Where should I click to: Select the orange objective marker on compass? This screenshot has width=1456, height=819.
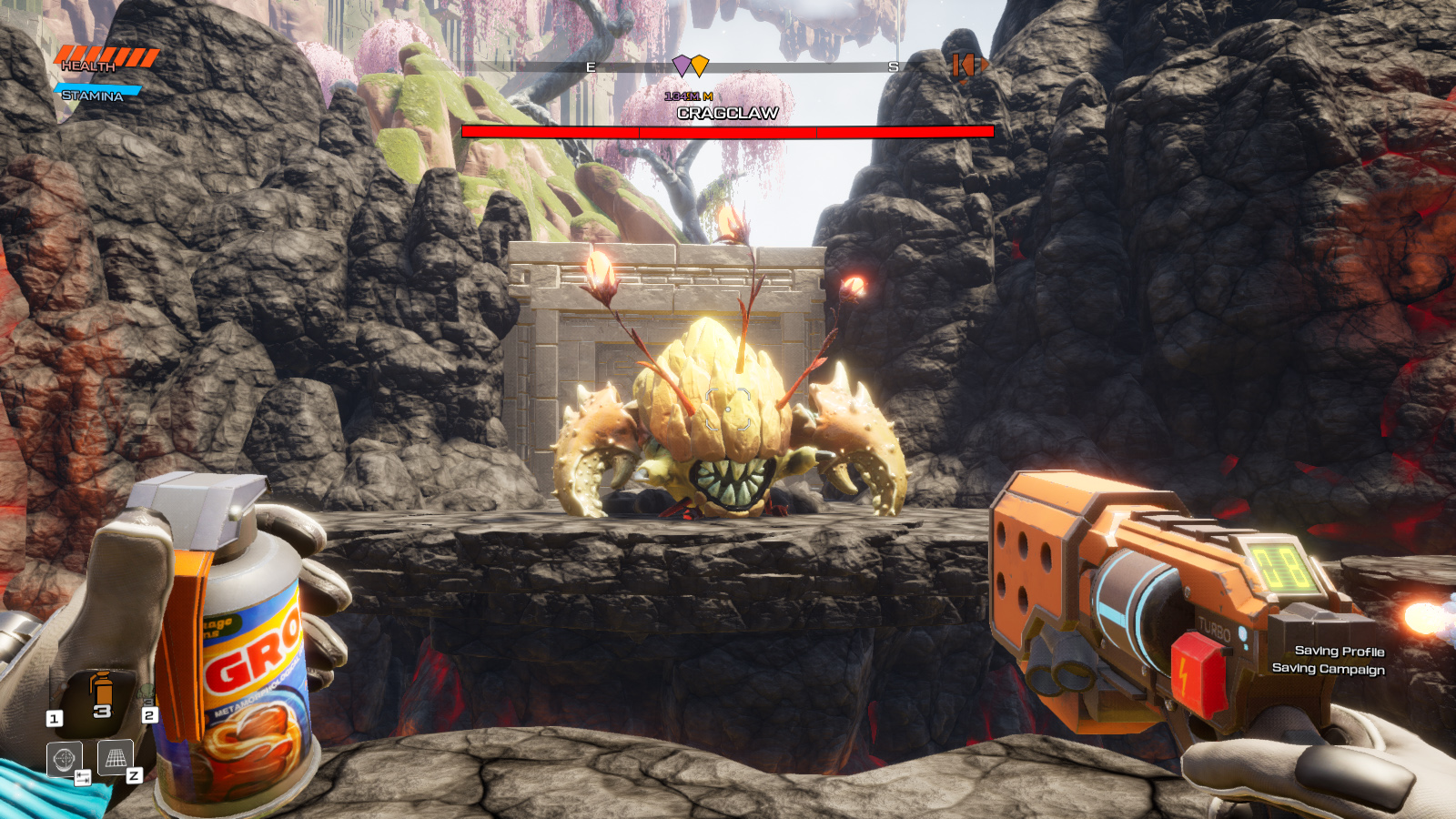pos(700,66)
